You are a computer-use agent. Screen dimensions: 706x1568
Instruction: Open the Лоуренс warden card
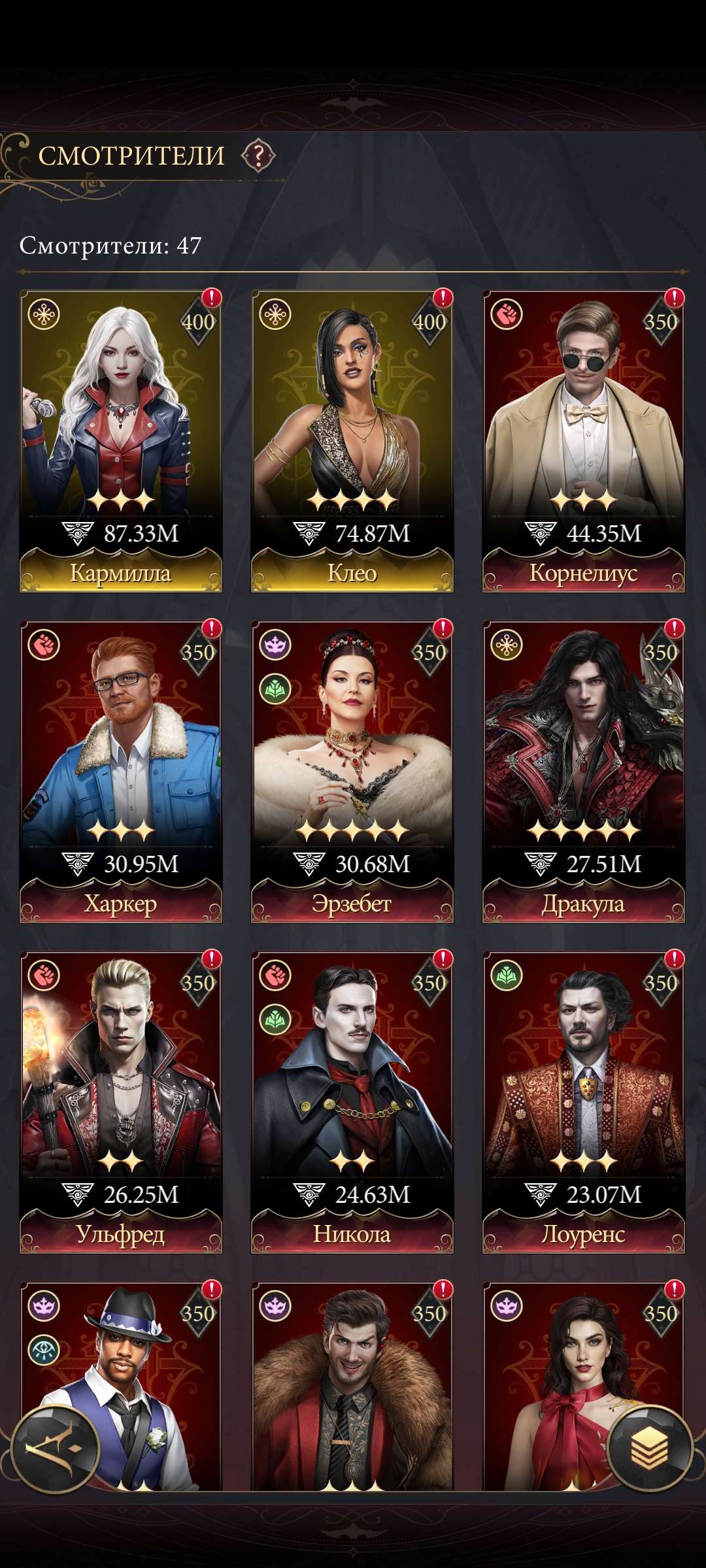point(583,1102)
